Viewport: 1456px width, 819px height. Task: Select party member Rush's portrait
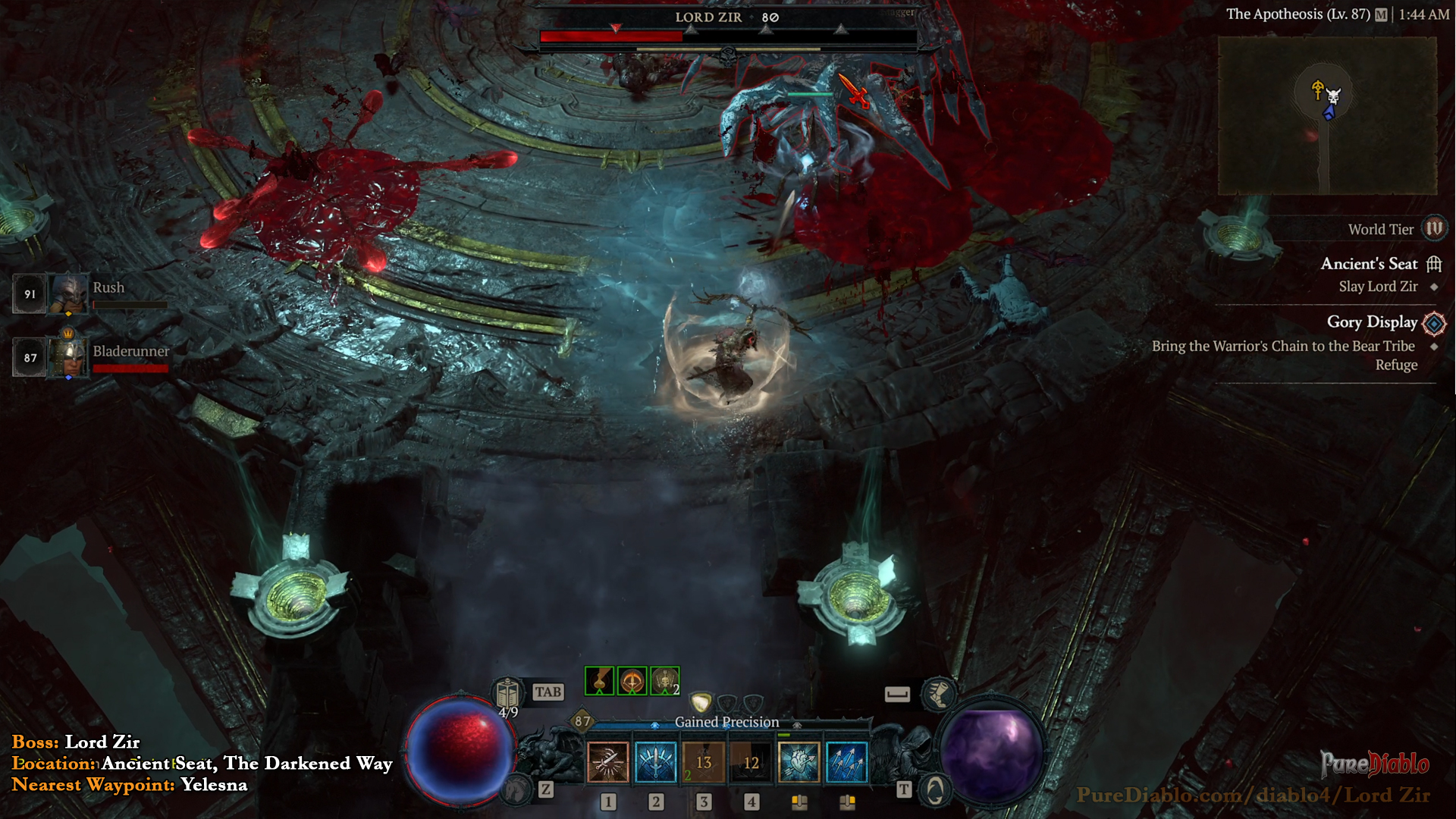[69, 293]
